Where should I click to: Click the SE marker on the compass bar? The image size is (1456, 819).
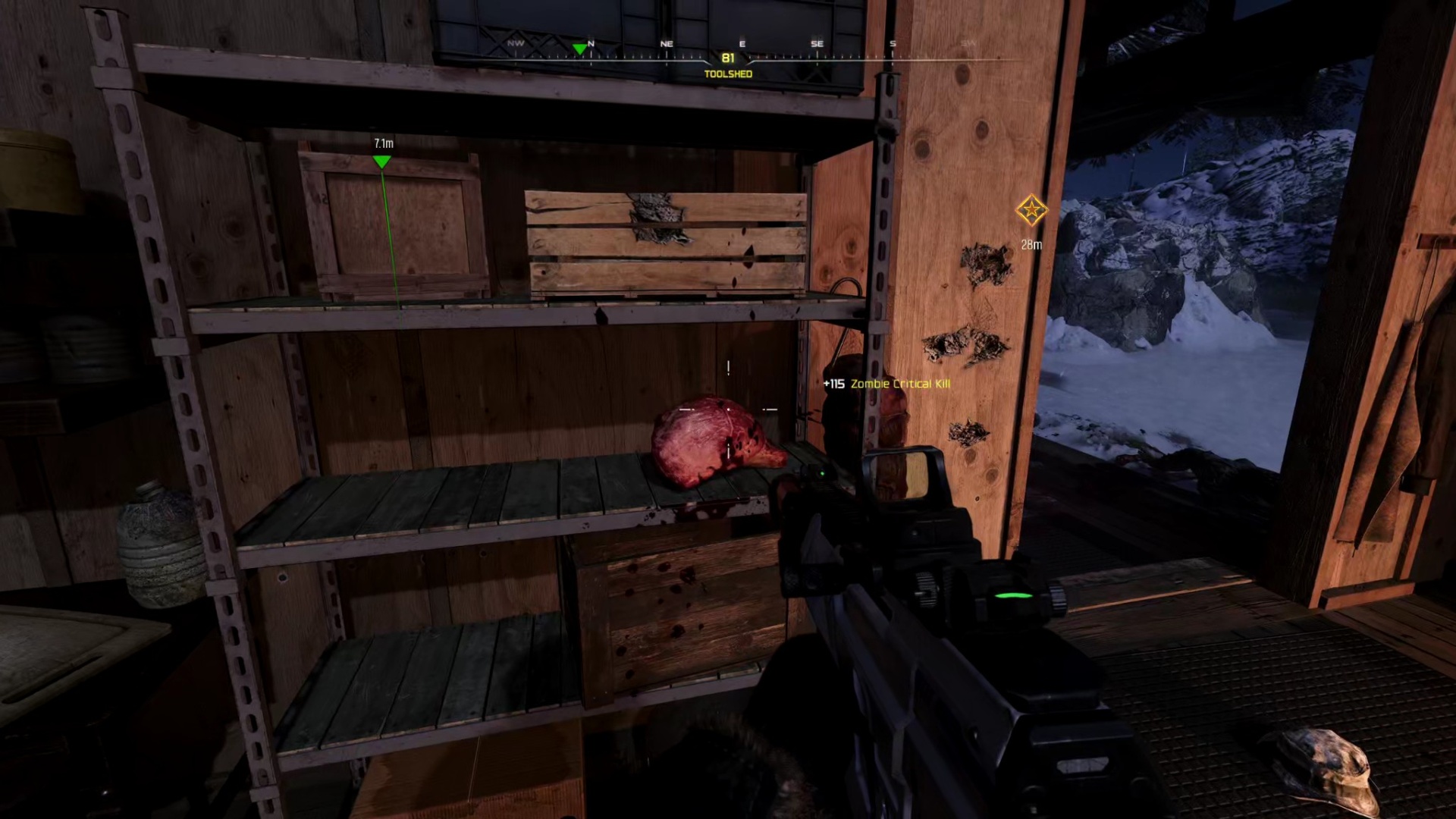coord(817,43)
